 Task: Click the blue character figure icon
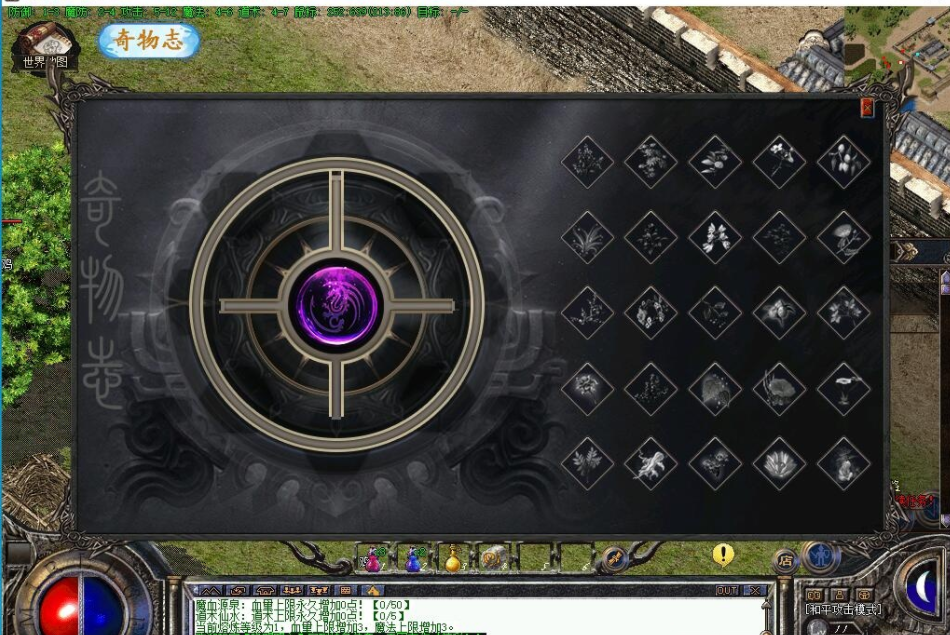[x=820, y=555]
